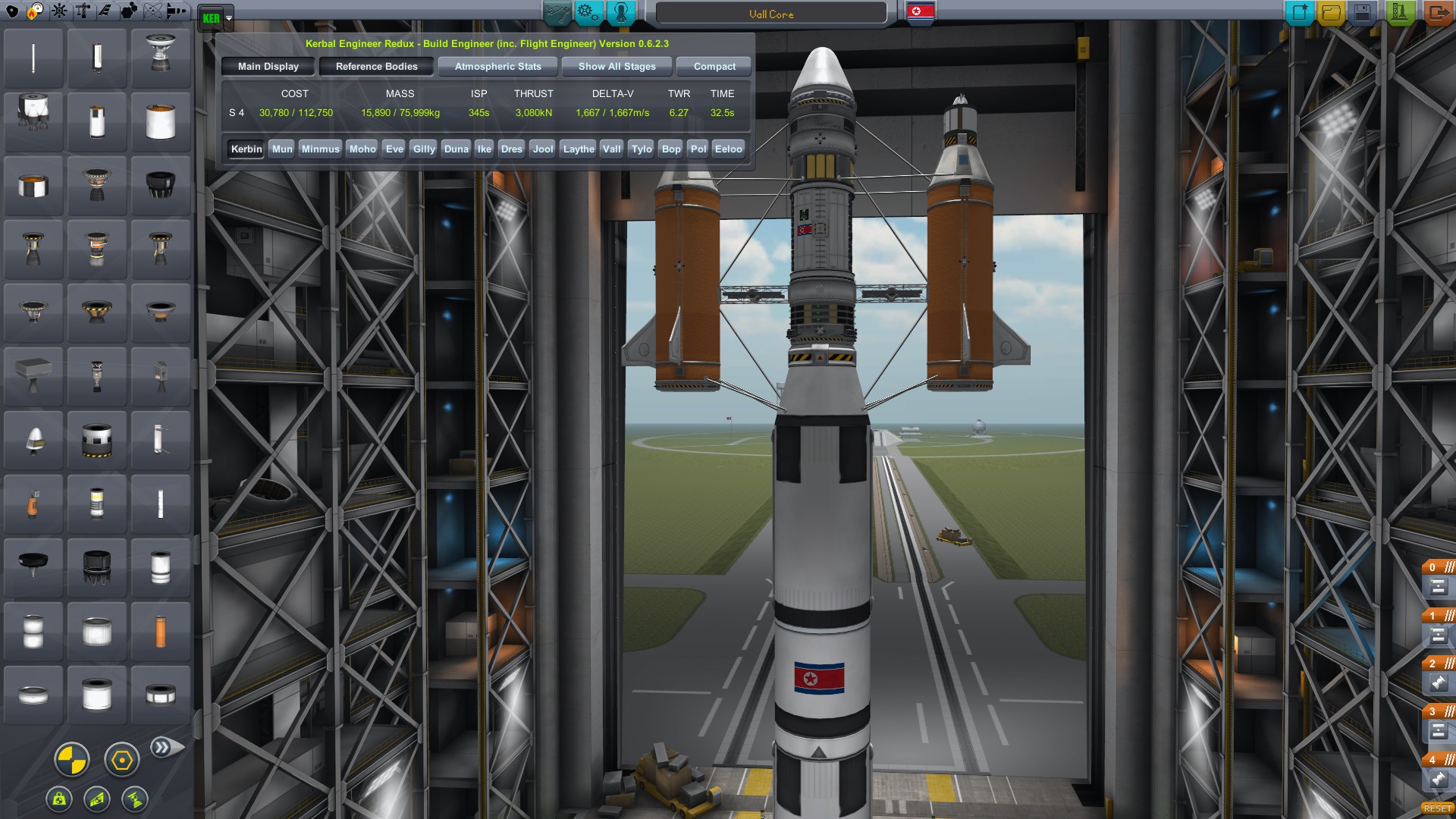Switch Kerbal Engineer to Compact view
The image size is (1456, 819).
tap(714, 67)
